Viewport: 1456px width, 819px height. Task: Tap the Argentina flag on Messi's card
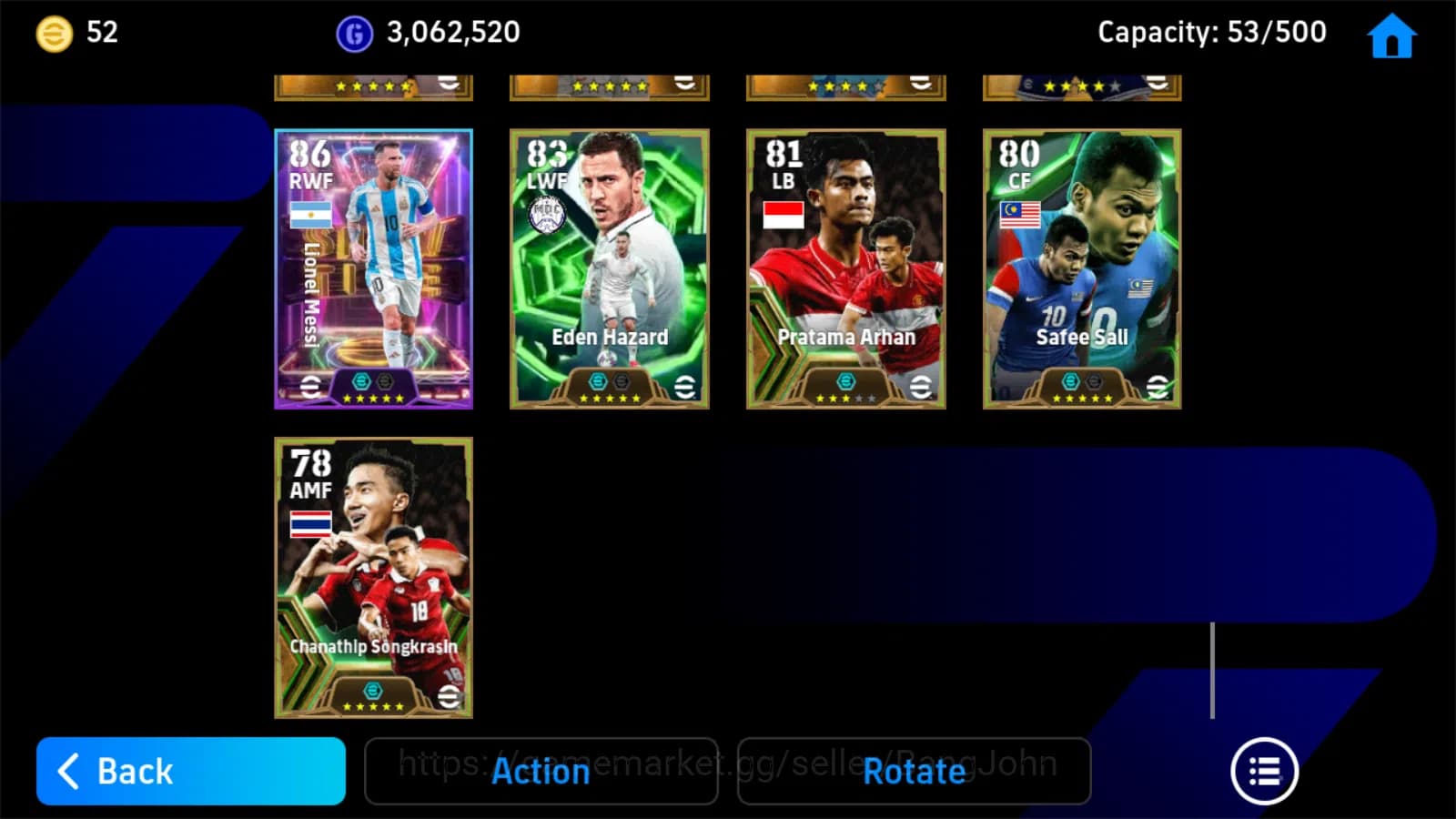coord(310,213)
